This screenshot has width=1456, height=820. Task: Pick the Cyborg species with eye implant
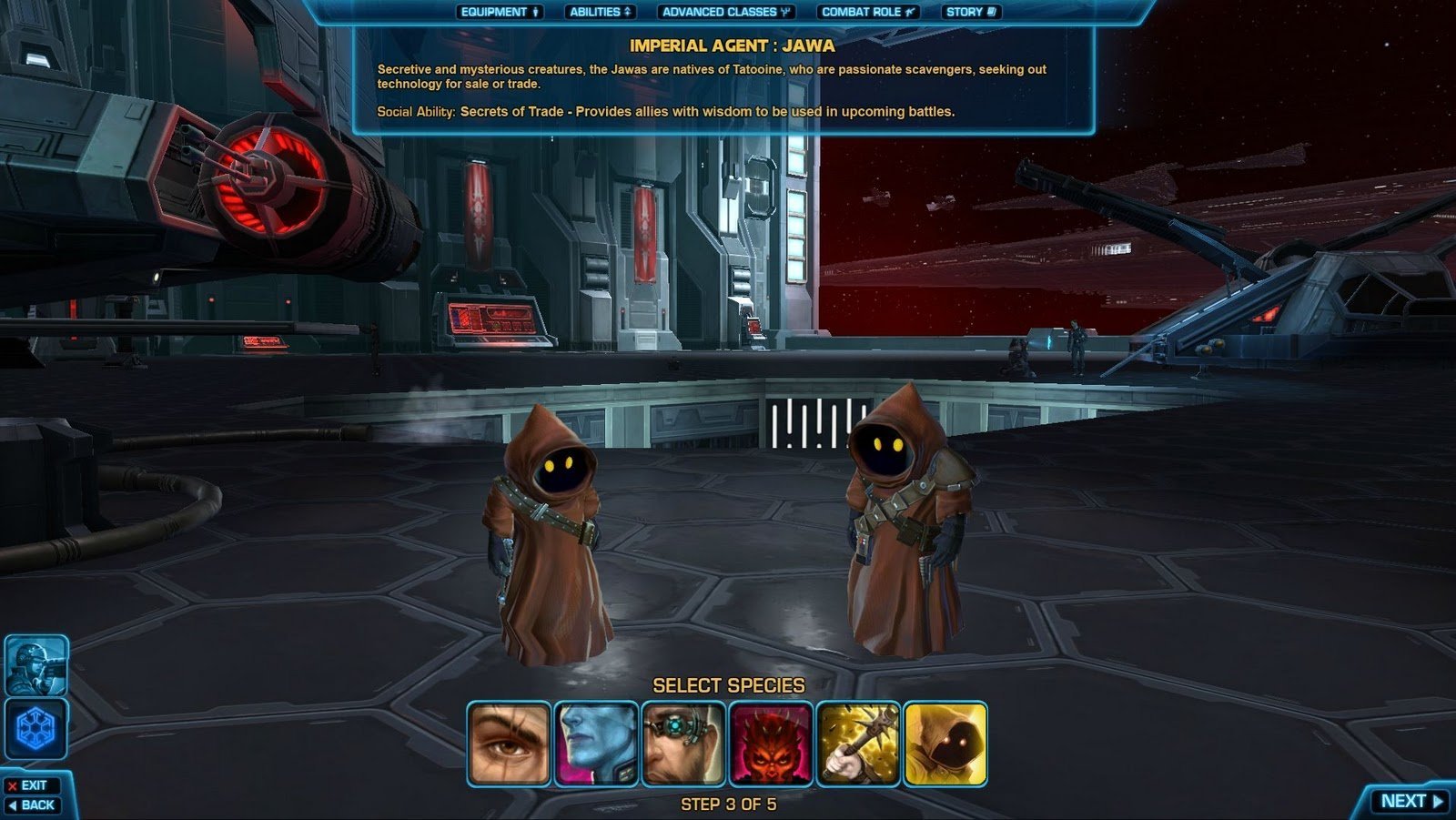(x=683, y=744)
